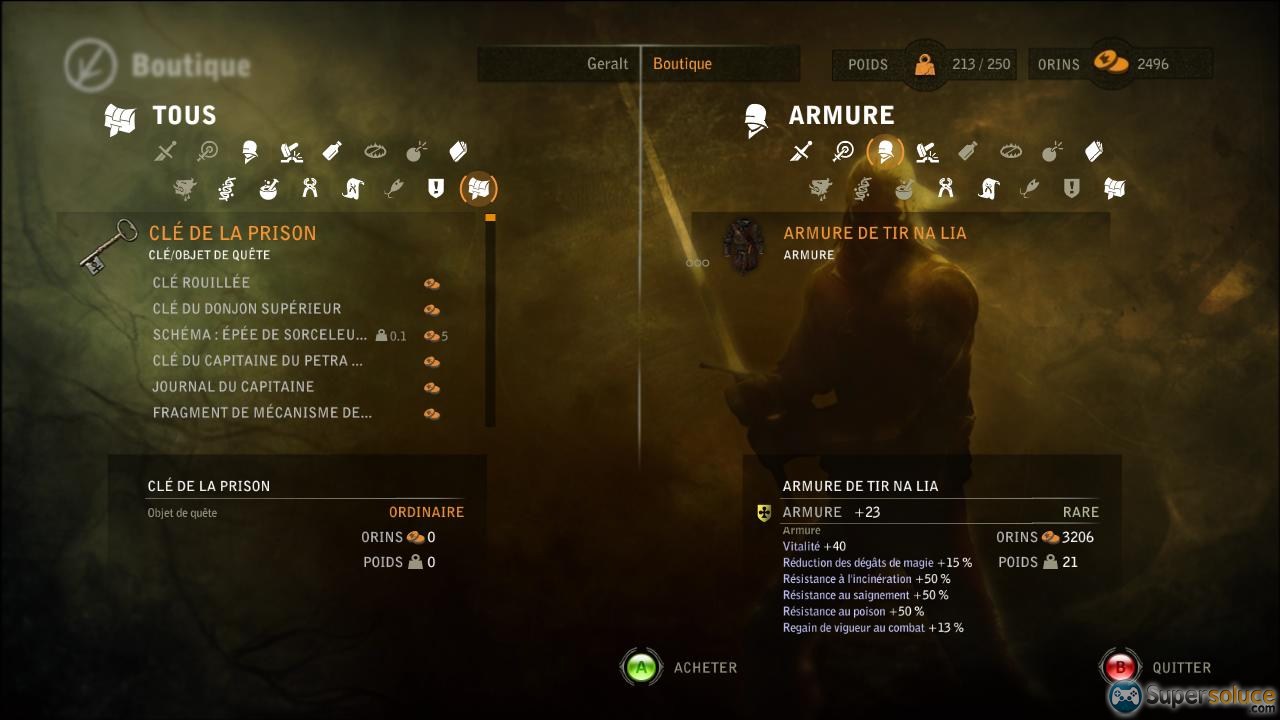Open shop's crafting pliers category

click(x=945, y=188)
